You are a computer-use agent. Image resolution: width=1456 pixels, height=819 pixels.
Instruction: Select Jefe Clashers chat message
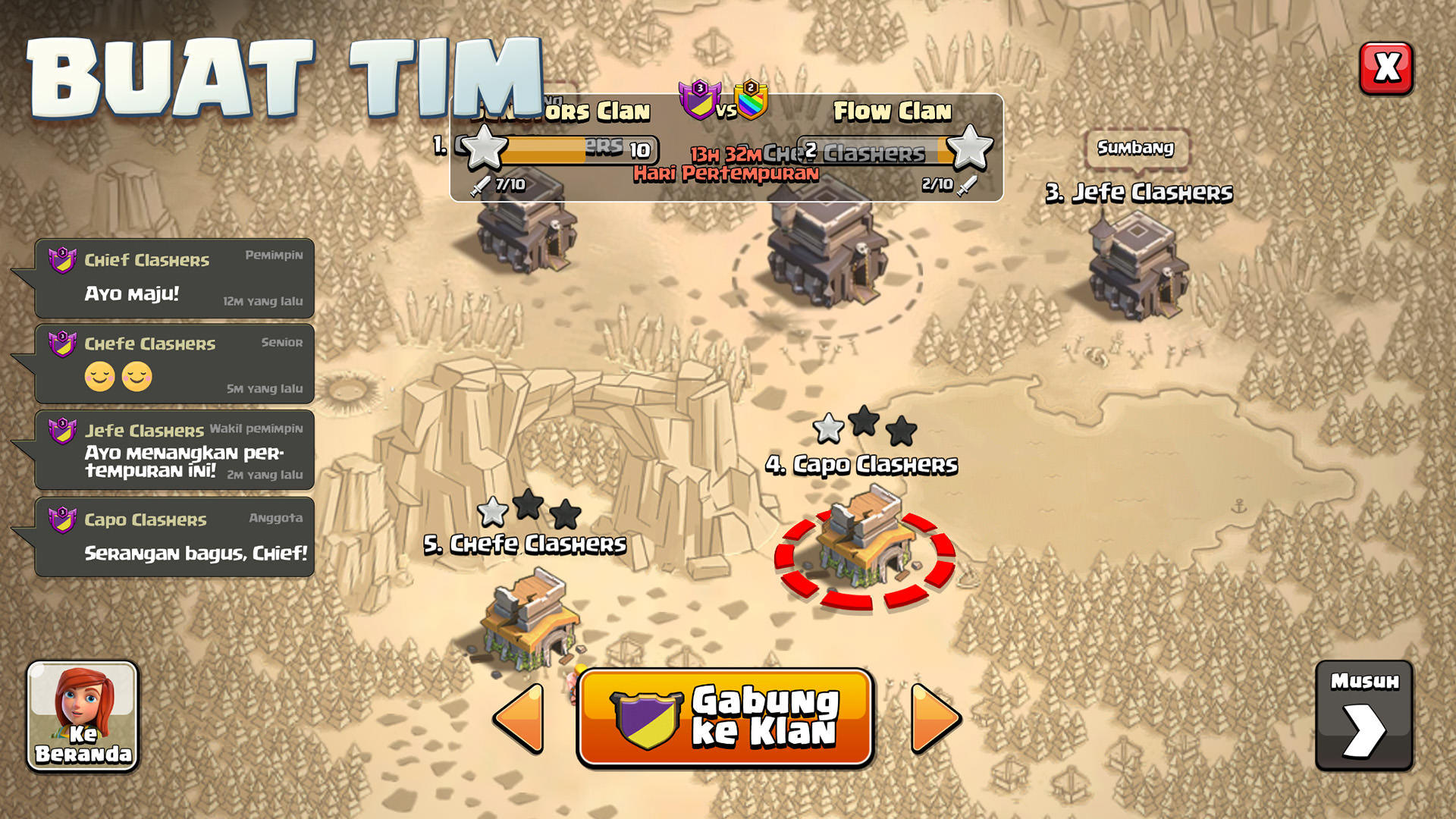point(173,451)
